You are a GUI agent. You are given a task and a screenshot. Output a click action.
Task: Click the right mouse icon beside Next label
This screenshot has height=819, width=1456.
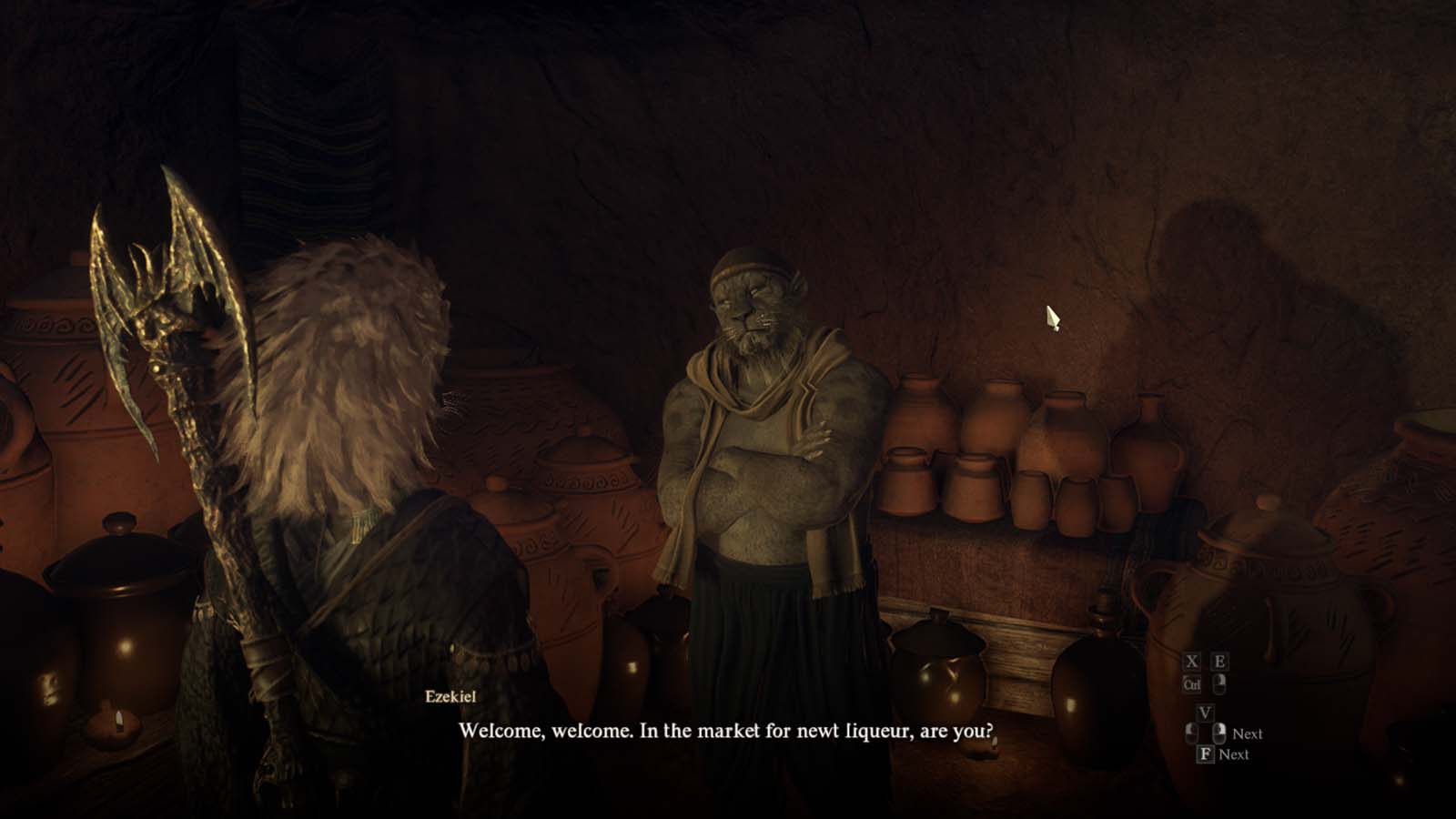pyautogui.click(x=1219, y=733)
